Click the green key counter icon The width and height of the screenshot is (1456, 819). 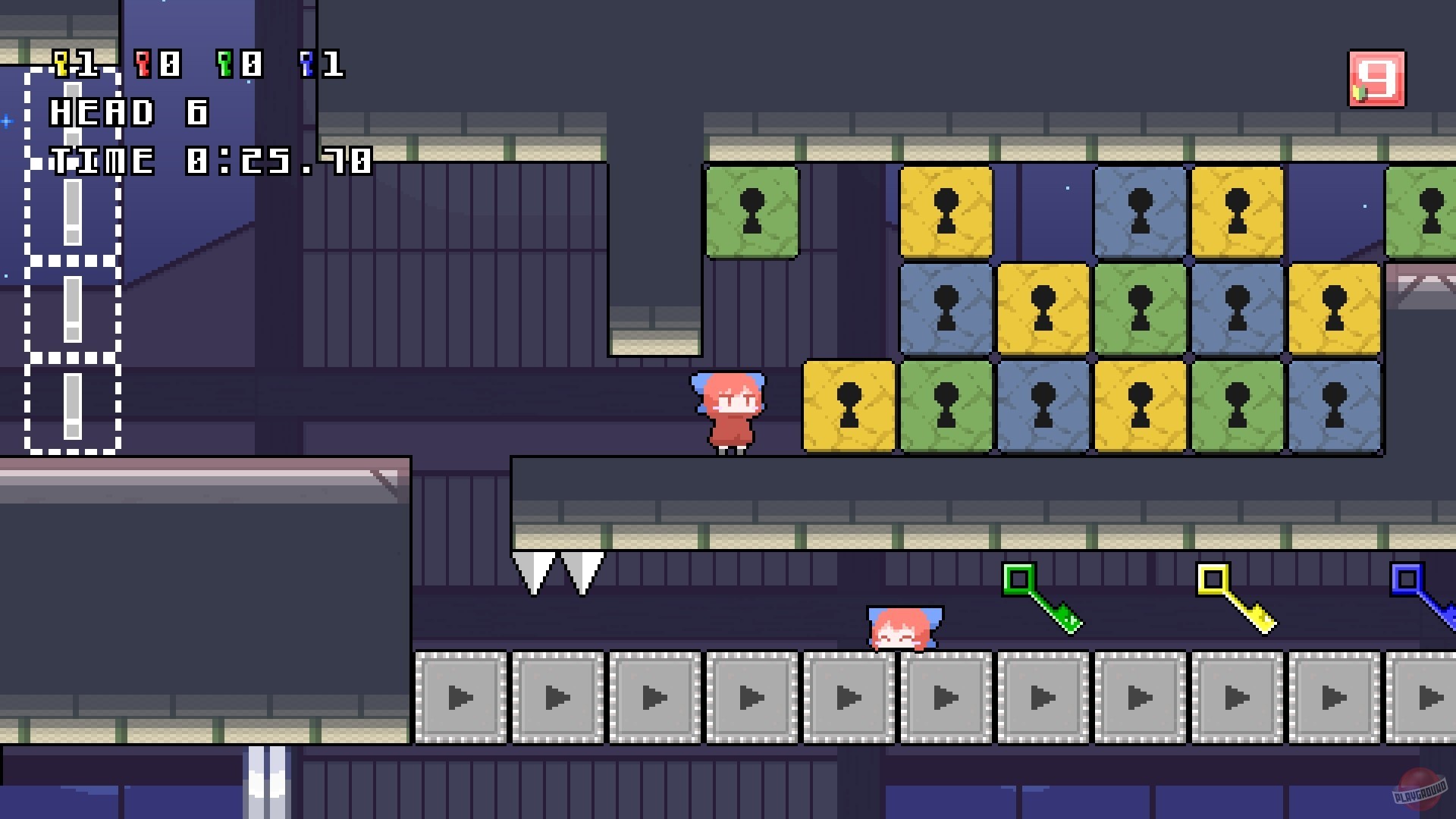point(224,64)
